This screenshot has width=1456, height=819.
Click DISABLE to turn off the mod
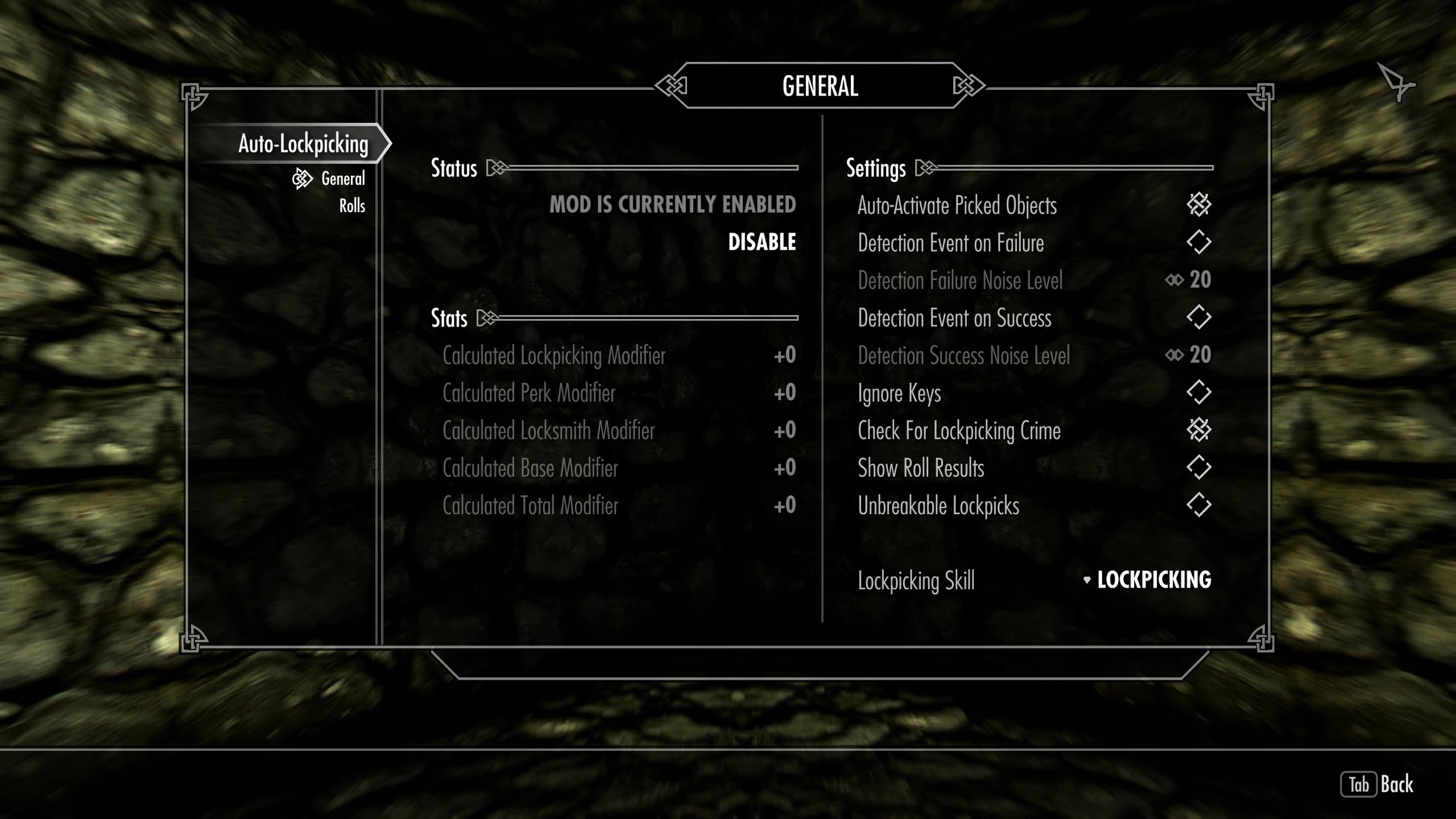(x=762, y=241)
